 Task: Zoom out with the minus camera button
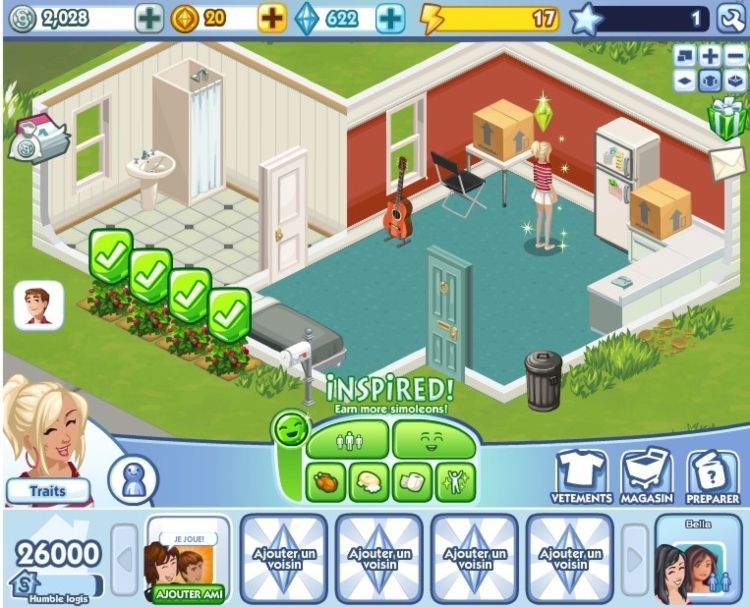(734, 56)
